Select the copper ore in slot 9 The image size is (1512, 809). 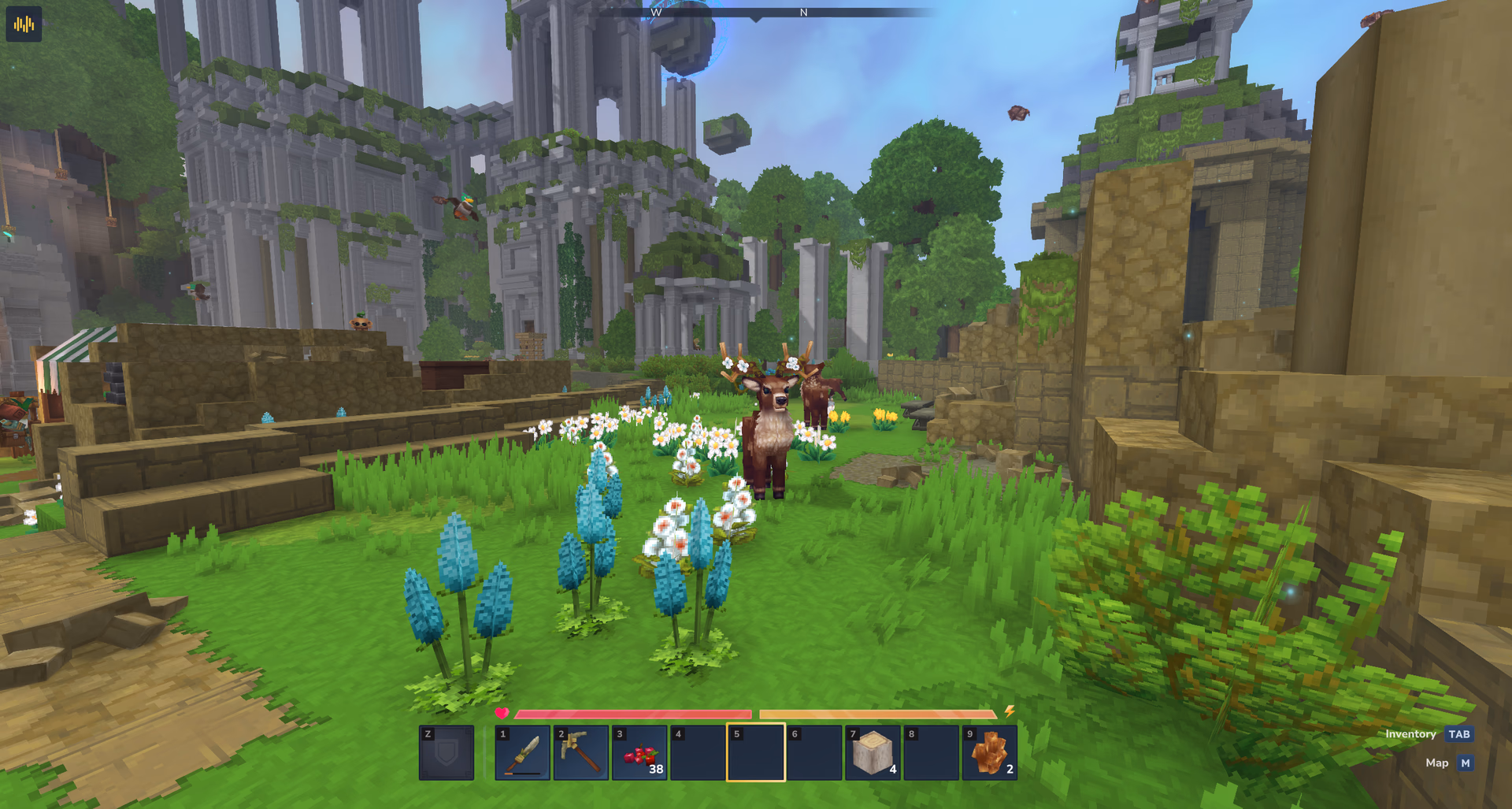(x=989, y=753)
